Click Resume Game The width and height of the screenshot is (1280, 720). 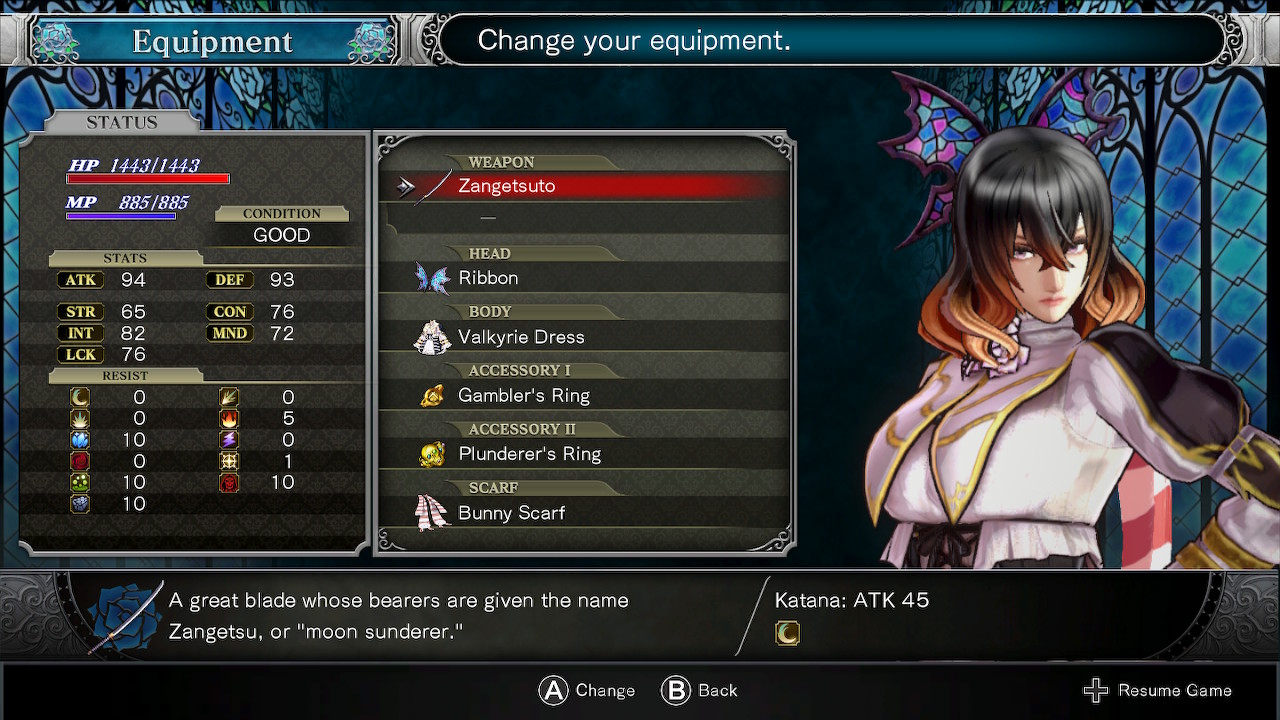coord(1173,690)
